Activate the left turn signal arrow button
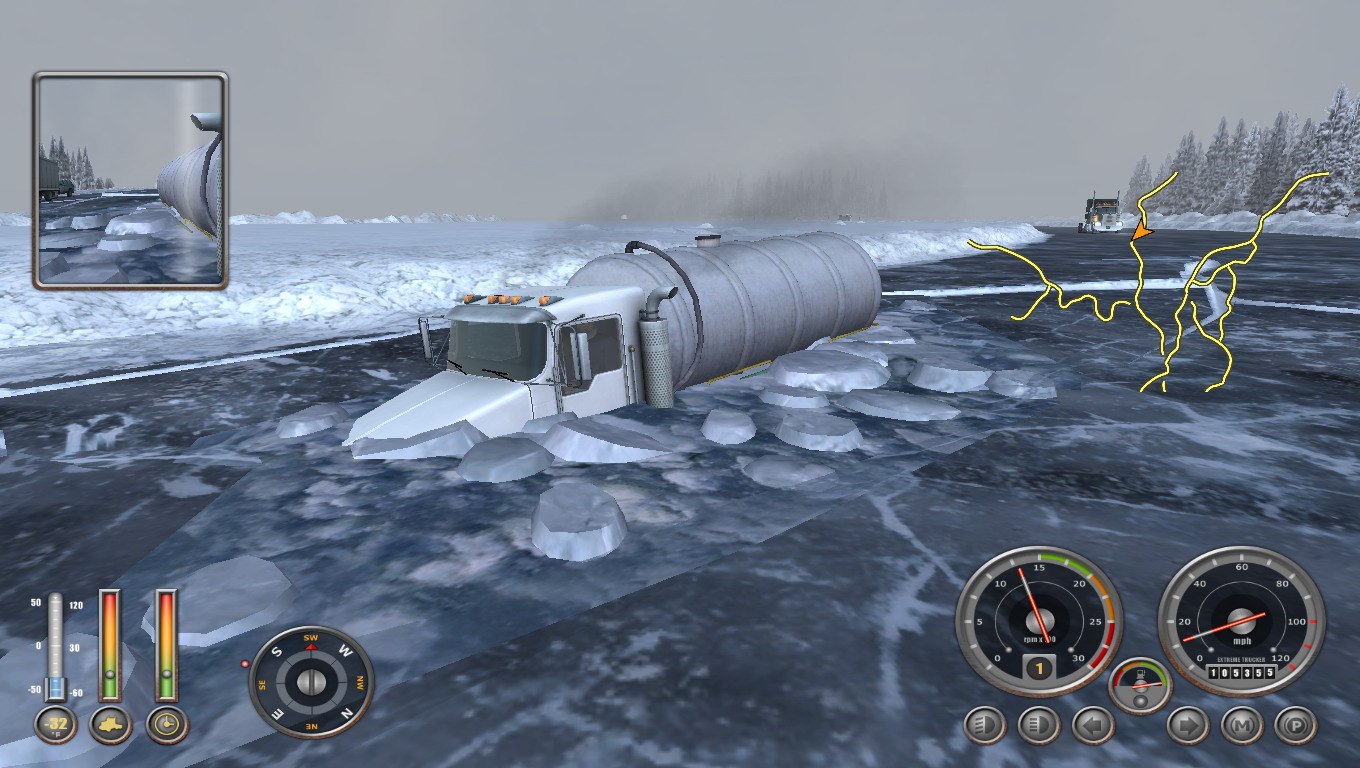The height and width of the screenshot is (768, 1360). (x=1092, y=725)
